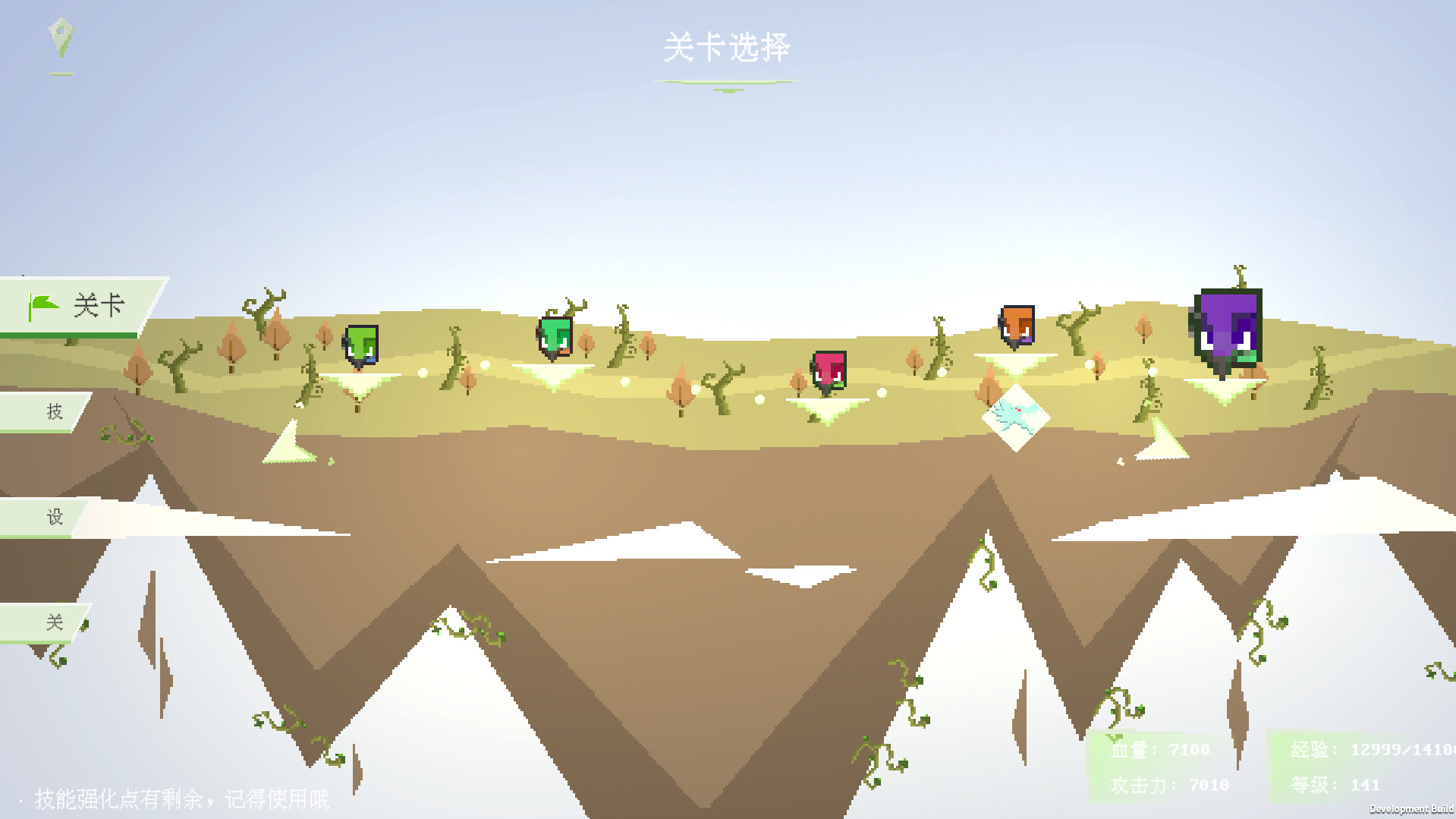Click the 关卡选择 title text
1456x819 pixels.
726,47
